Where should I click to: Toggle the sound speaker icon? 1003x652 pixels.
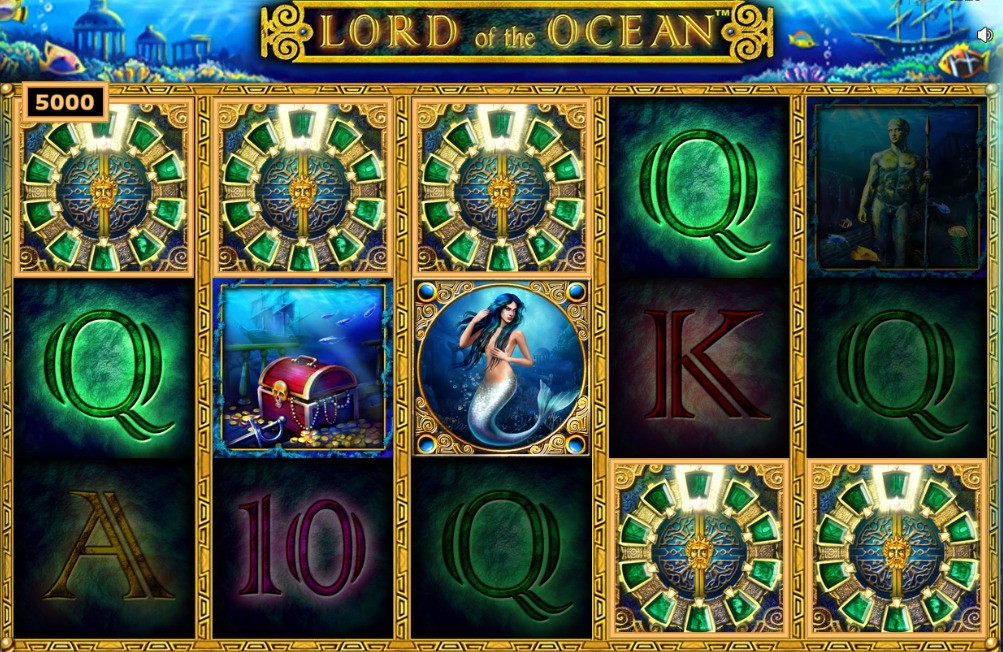pyautogui.click(x=984, y=35)
